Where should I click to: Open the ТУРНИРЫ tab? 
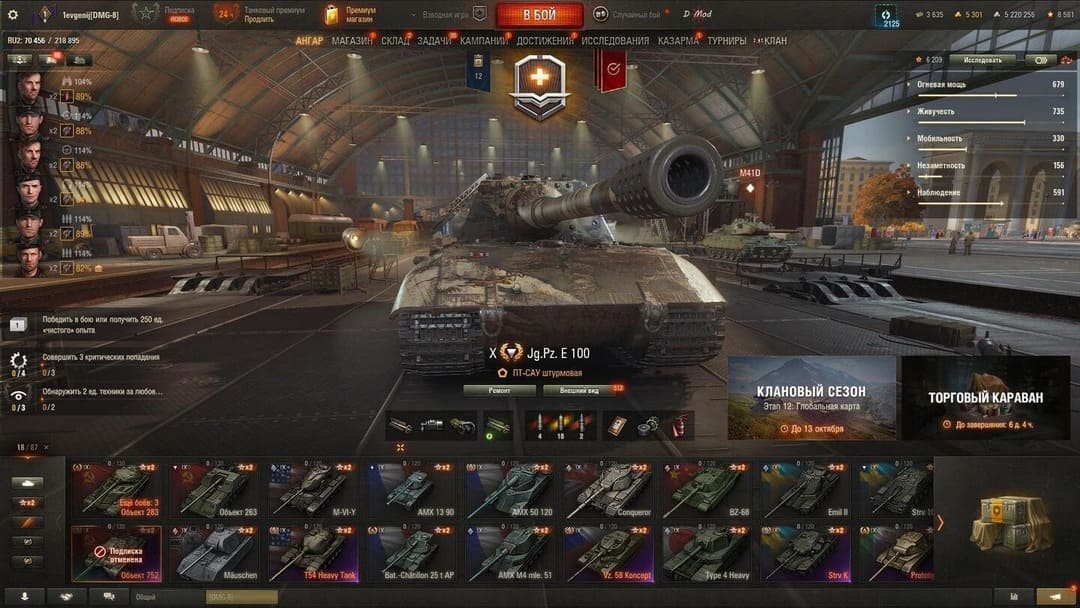tap(726, 41)
